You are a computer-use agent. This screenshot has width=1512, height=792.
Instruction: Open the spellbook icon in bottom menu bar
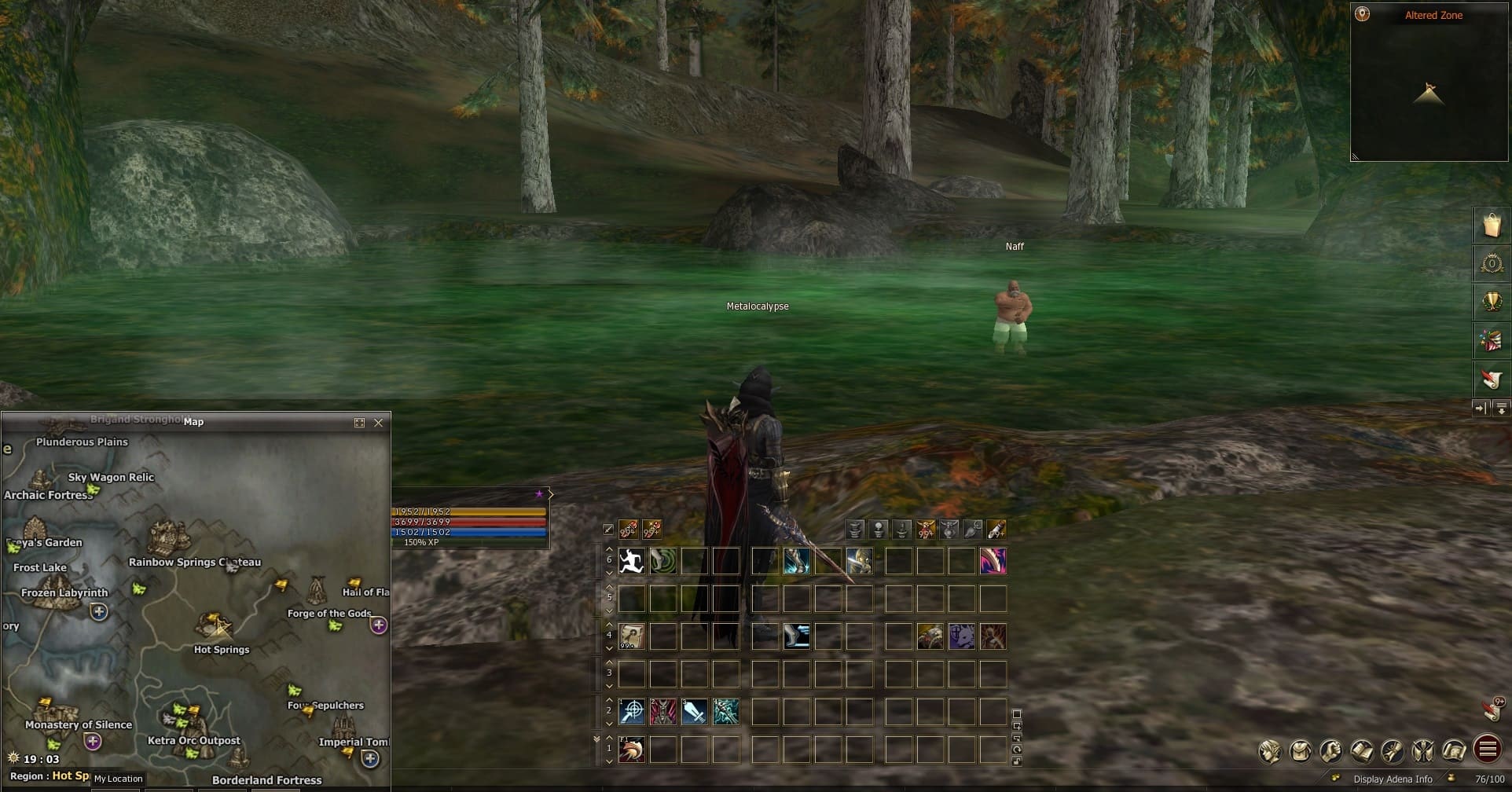(x=1362, y=751)
